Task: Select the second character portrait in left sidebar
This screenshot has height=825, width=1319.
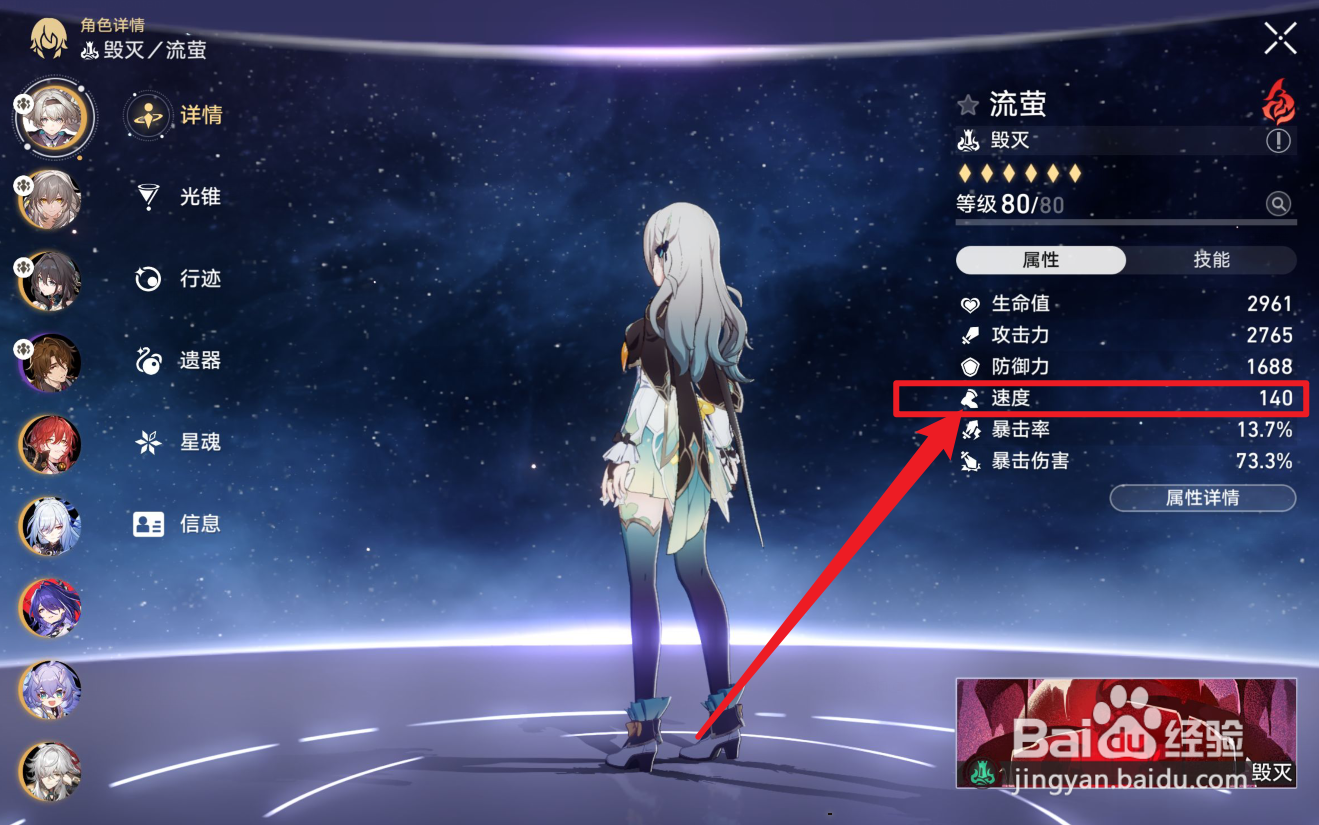Action: click(49, 199)
